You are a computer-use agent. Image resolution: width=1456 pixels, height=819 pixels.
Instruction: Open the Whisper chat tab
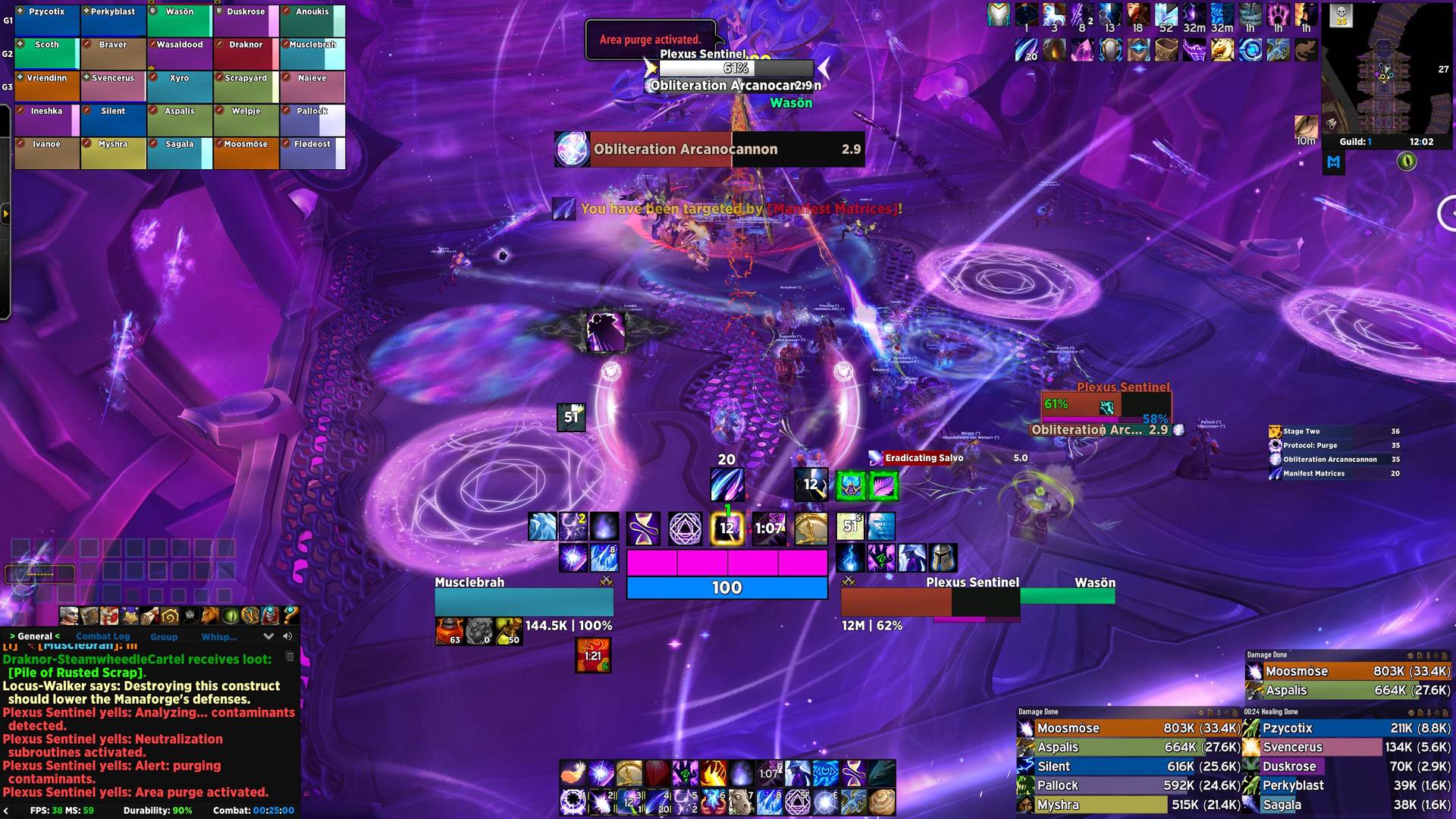click(219, 637)
